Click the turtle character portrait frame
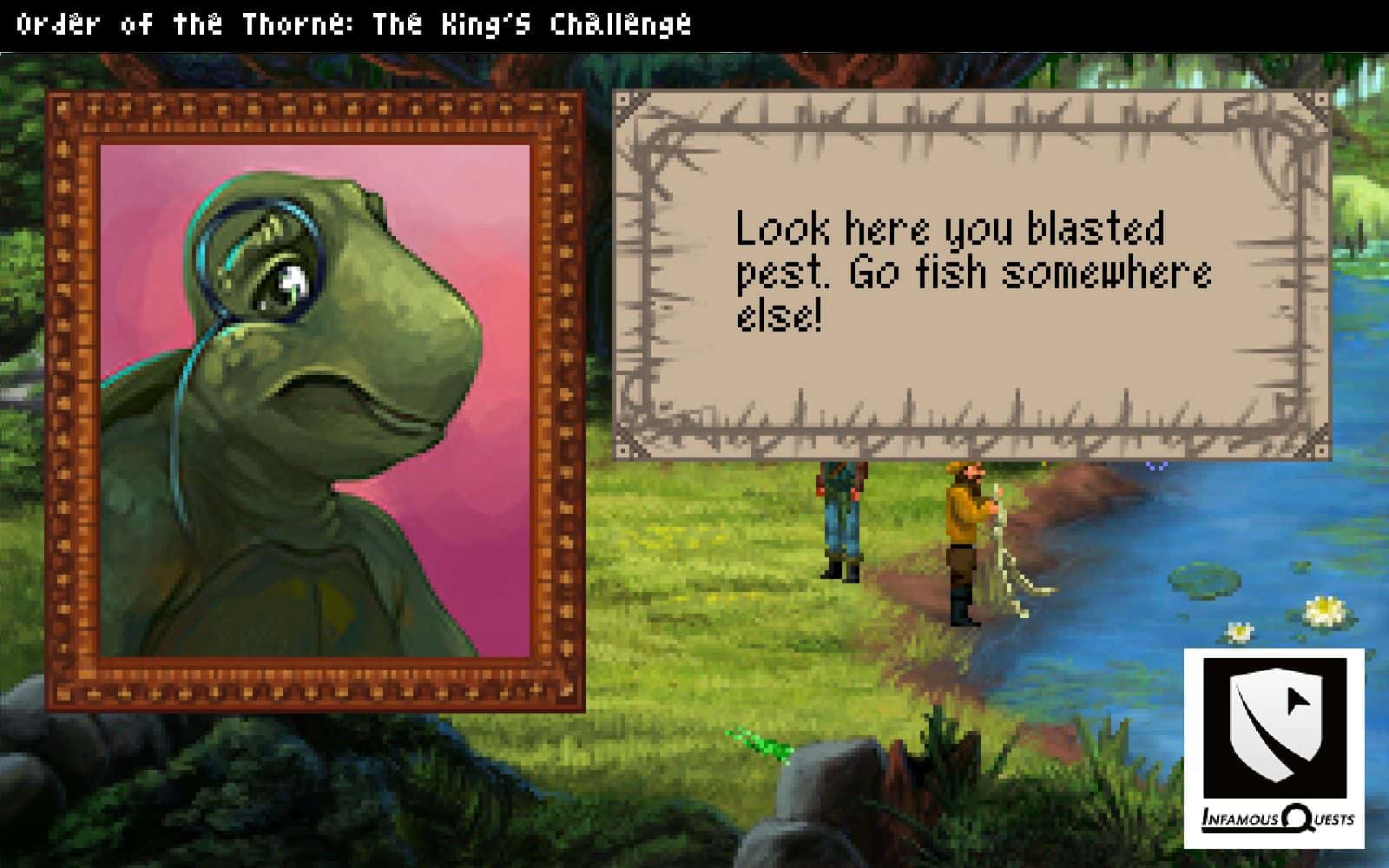This screenshot has height=868, width=1389. (315, 401)
